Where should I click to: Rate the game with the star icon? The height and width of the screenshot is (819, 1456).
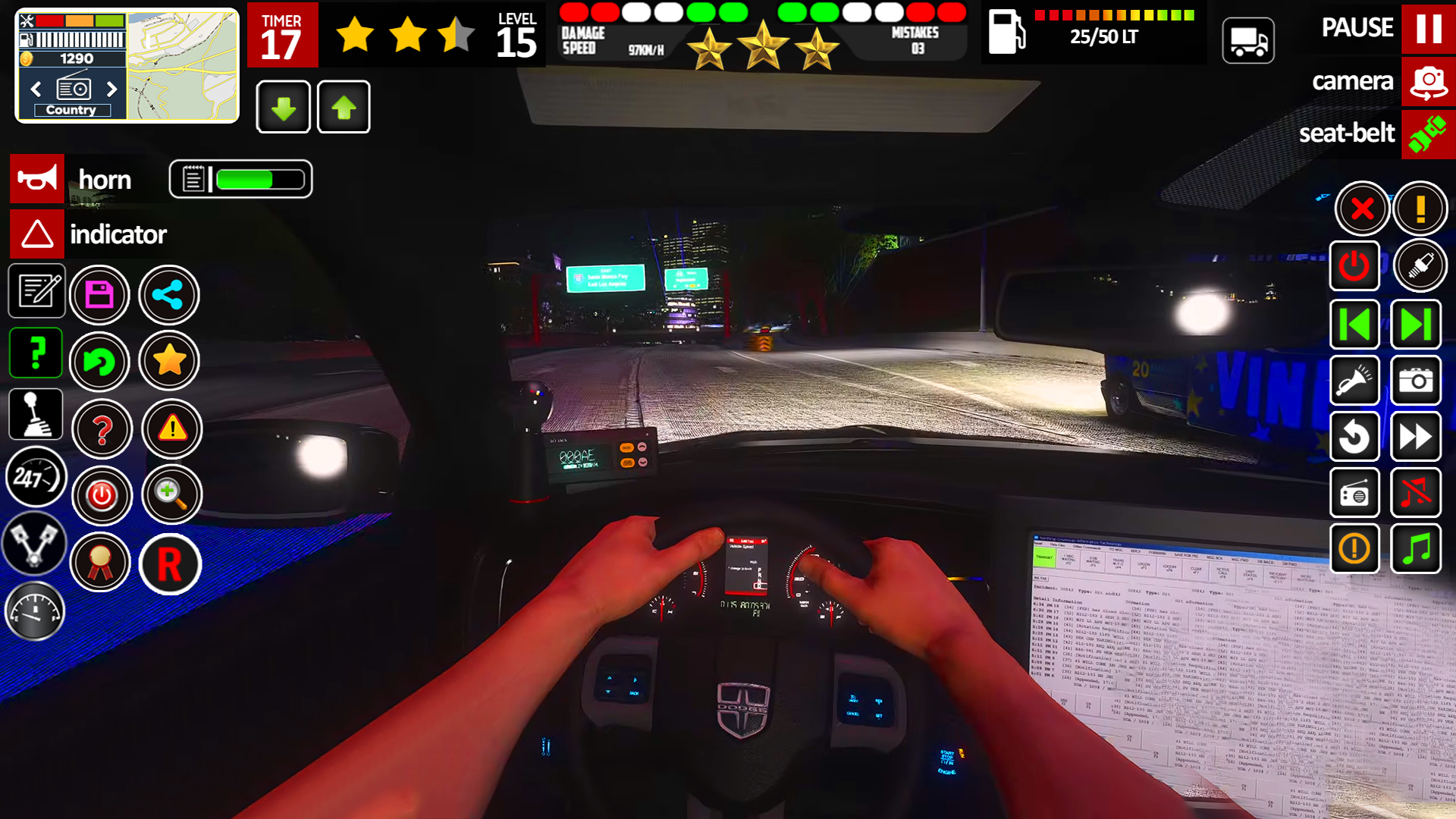(169, 361)
